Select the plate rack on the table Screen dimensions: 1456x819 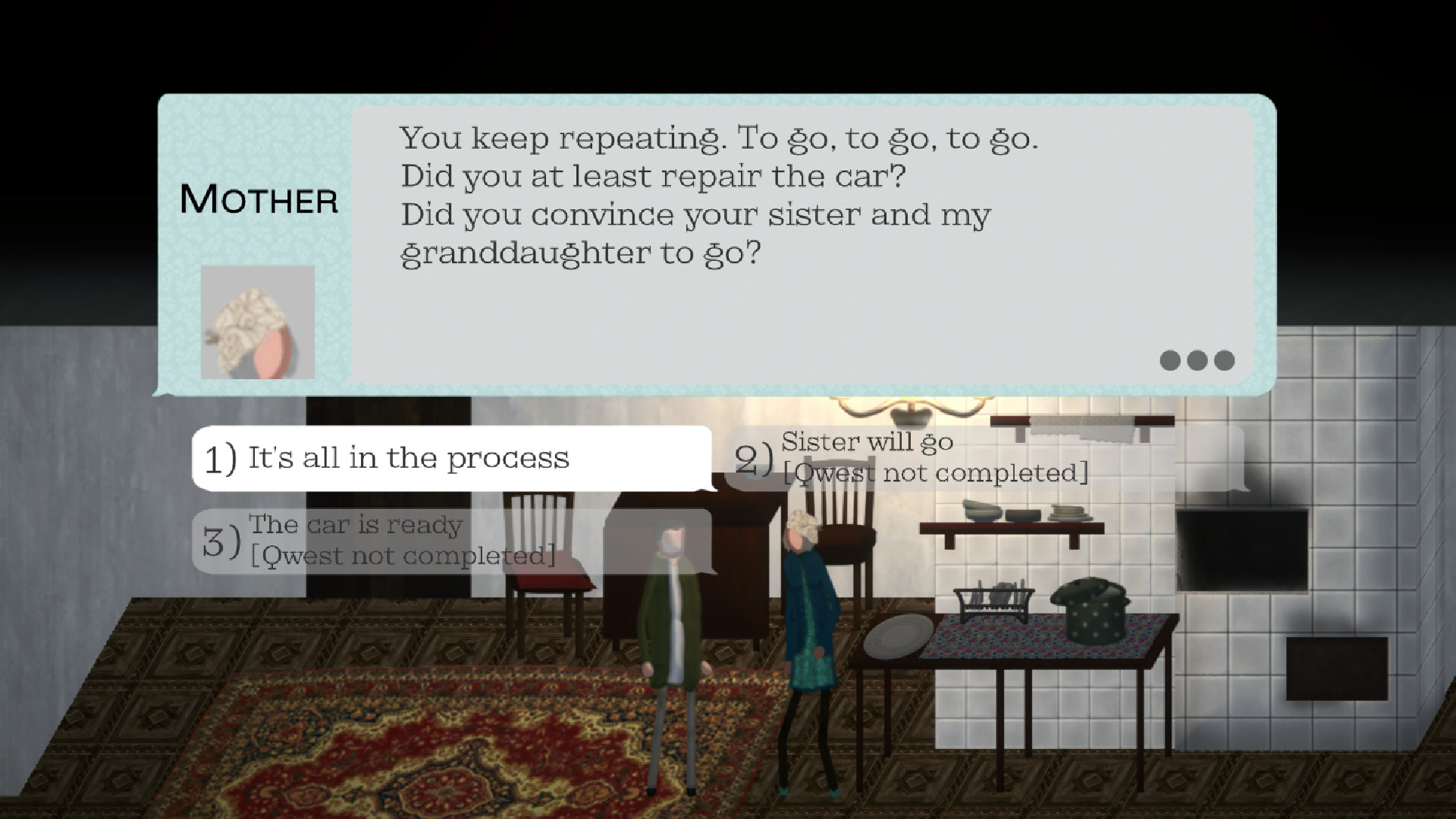[x=993, y=599]
